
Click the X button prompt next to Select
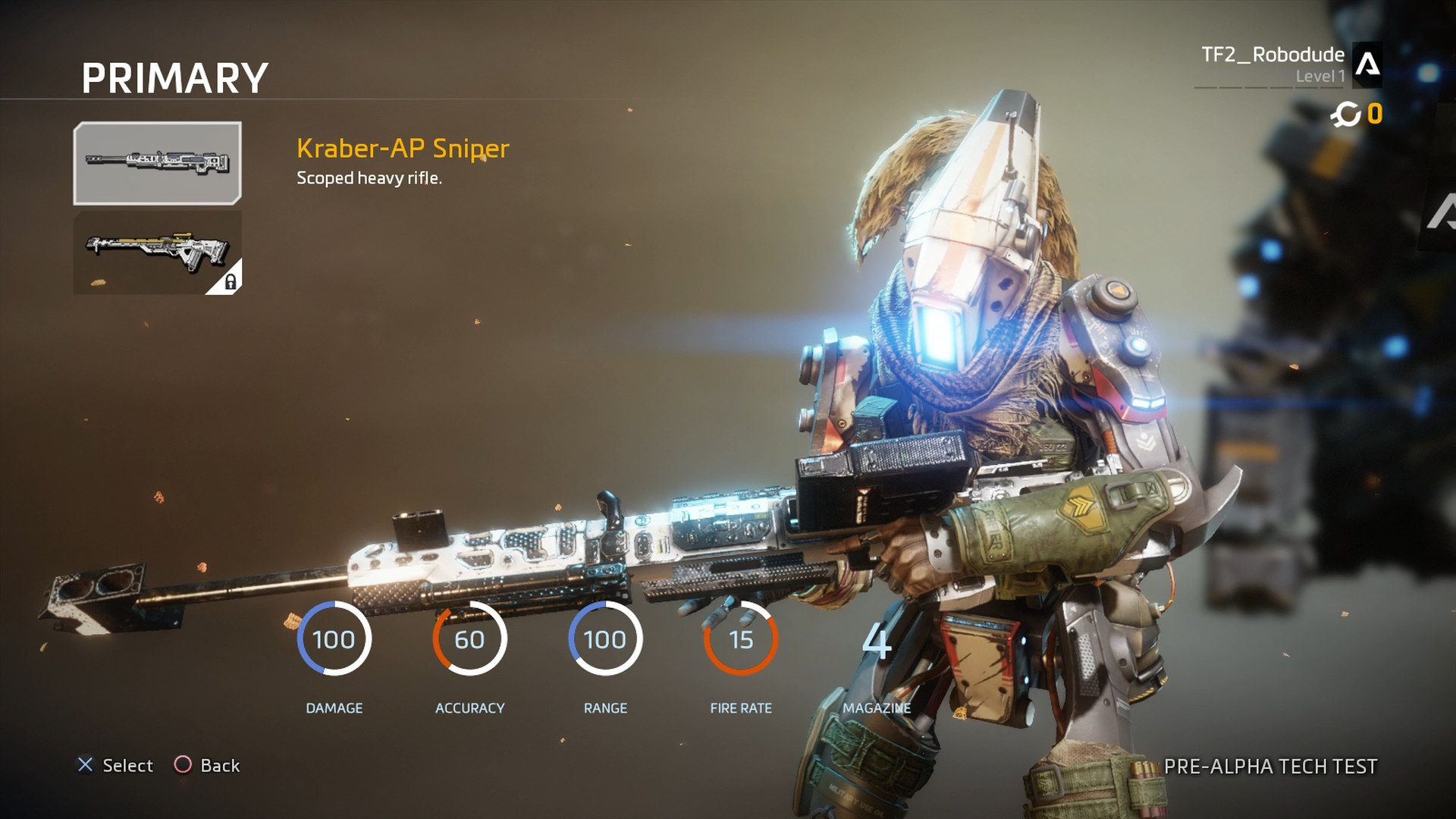pos(86,765)
